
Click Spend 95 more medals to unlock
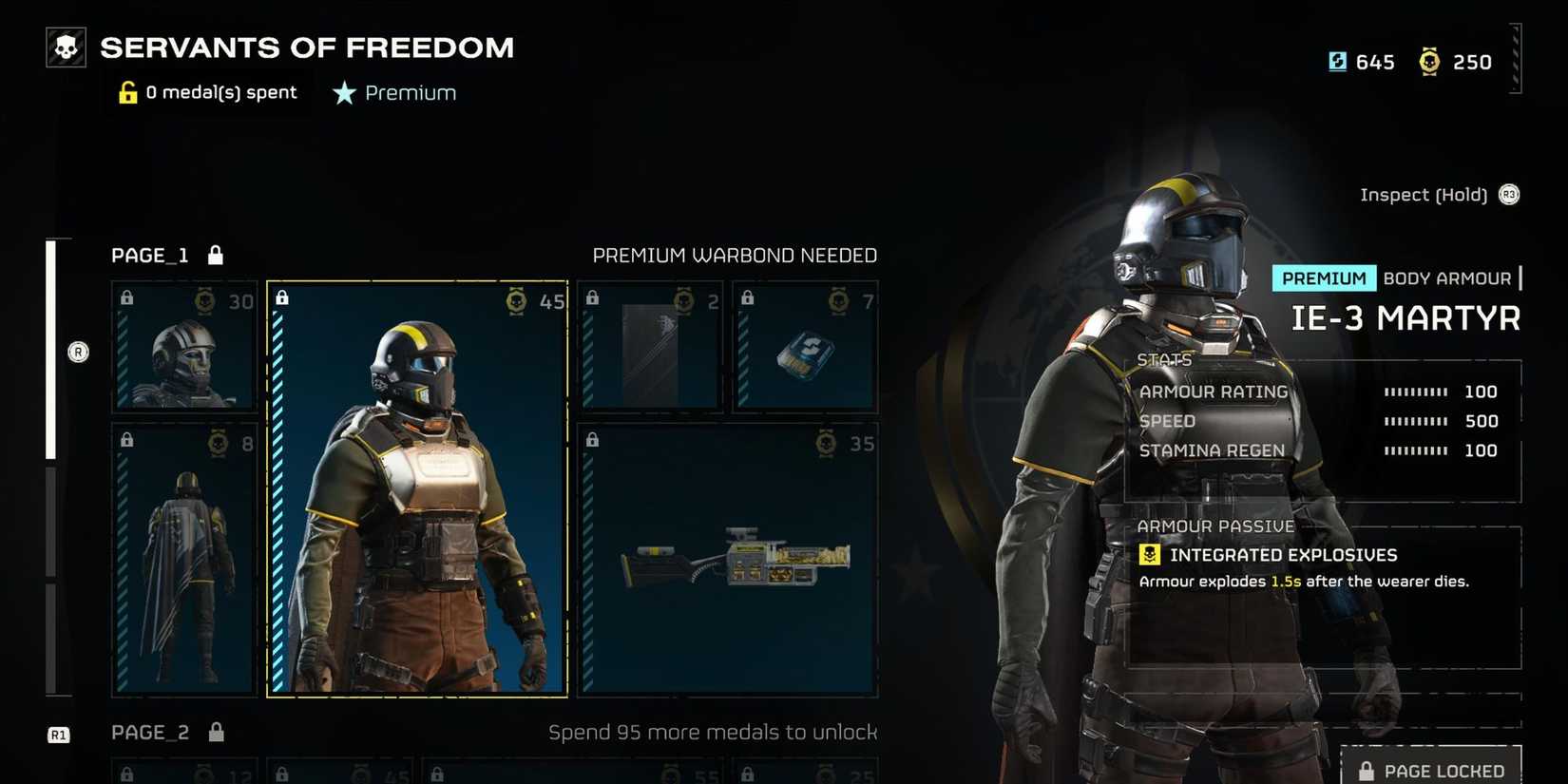tap(713, 732)
